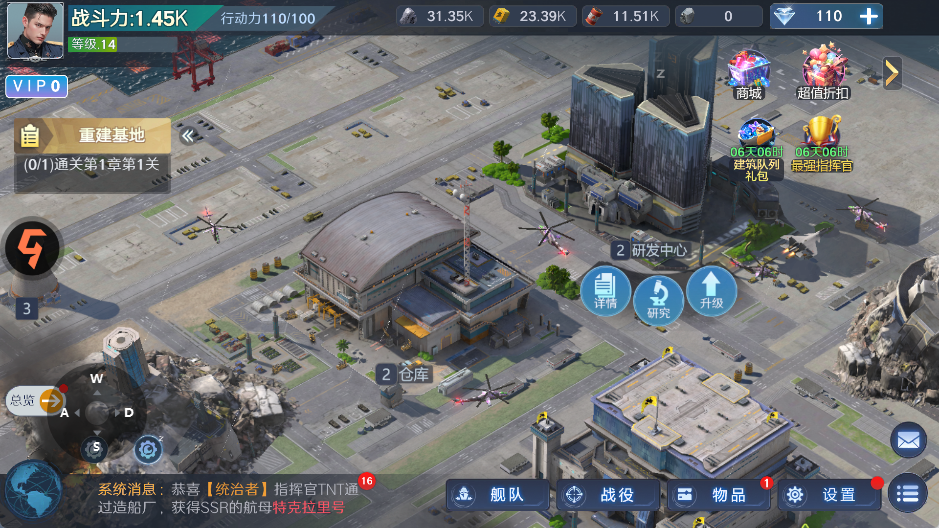The width and height of the screenshot is (939, 528).
Task: Expand the right arrow beside the event icons
Action: [892, 72]
